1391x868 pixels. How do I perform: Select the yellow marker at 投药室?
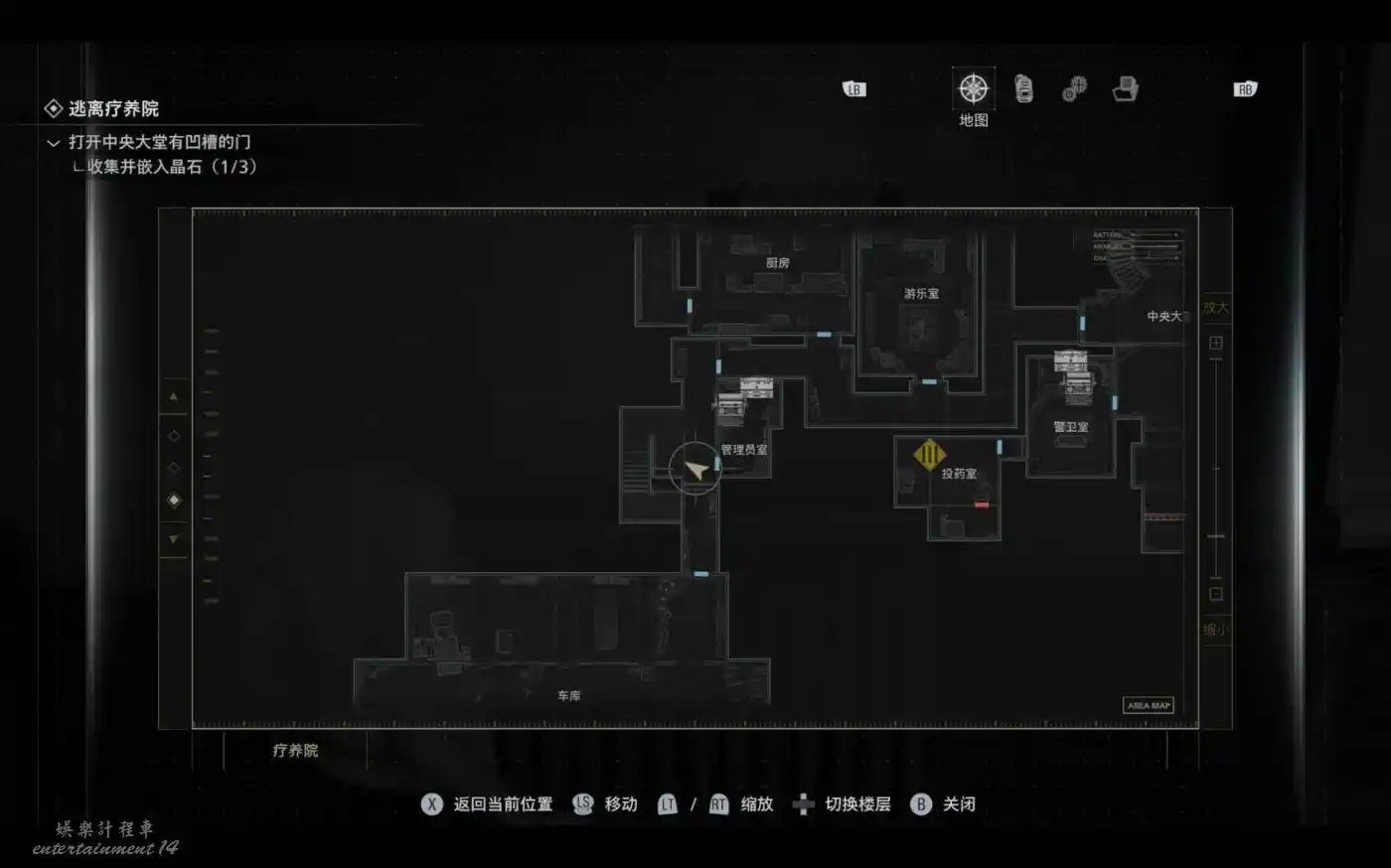pyautogui.click(x=929, y=456)
